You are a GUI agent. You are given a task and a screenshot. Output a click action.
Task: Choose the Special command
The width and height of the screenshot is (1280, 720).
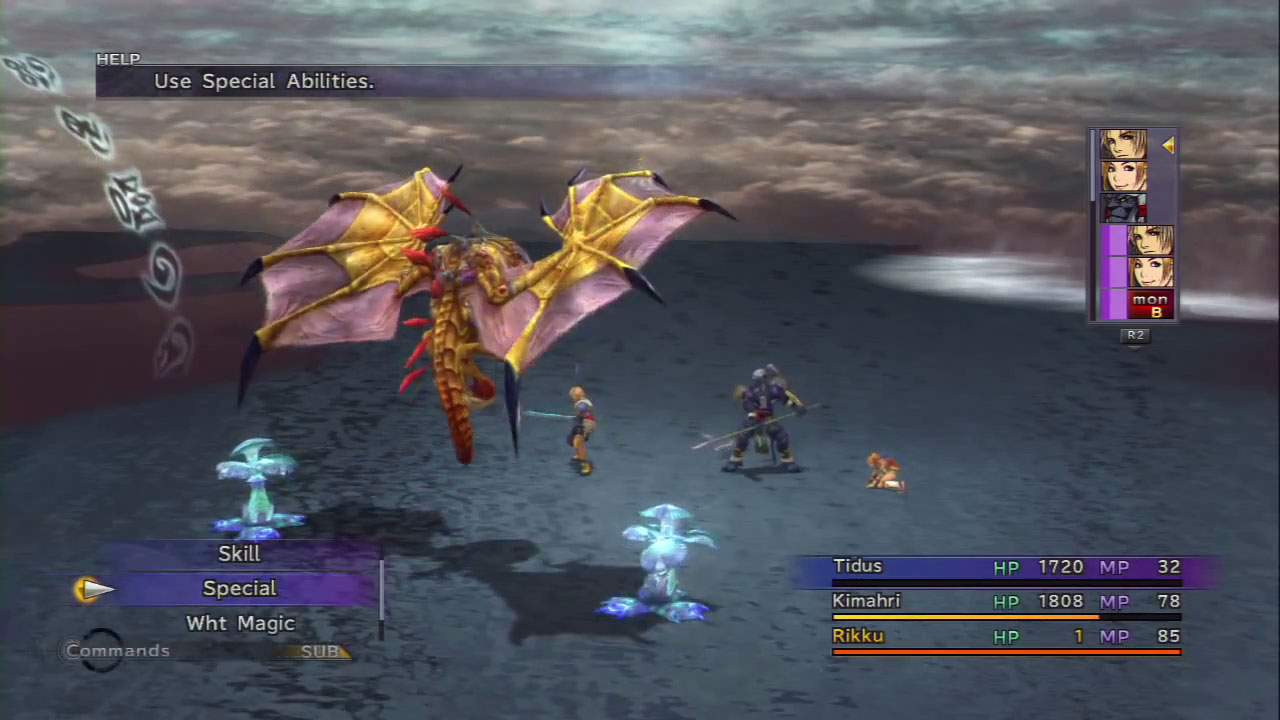pos(239,589)
